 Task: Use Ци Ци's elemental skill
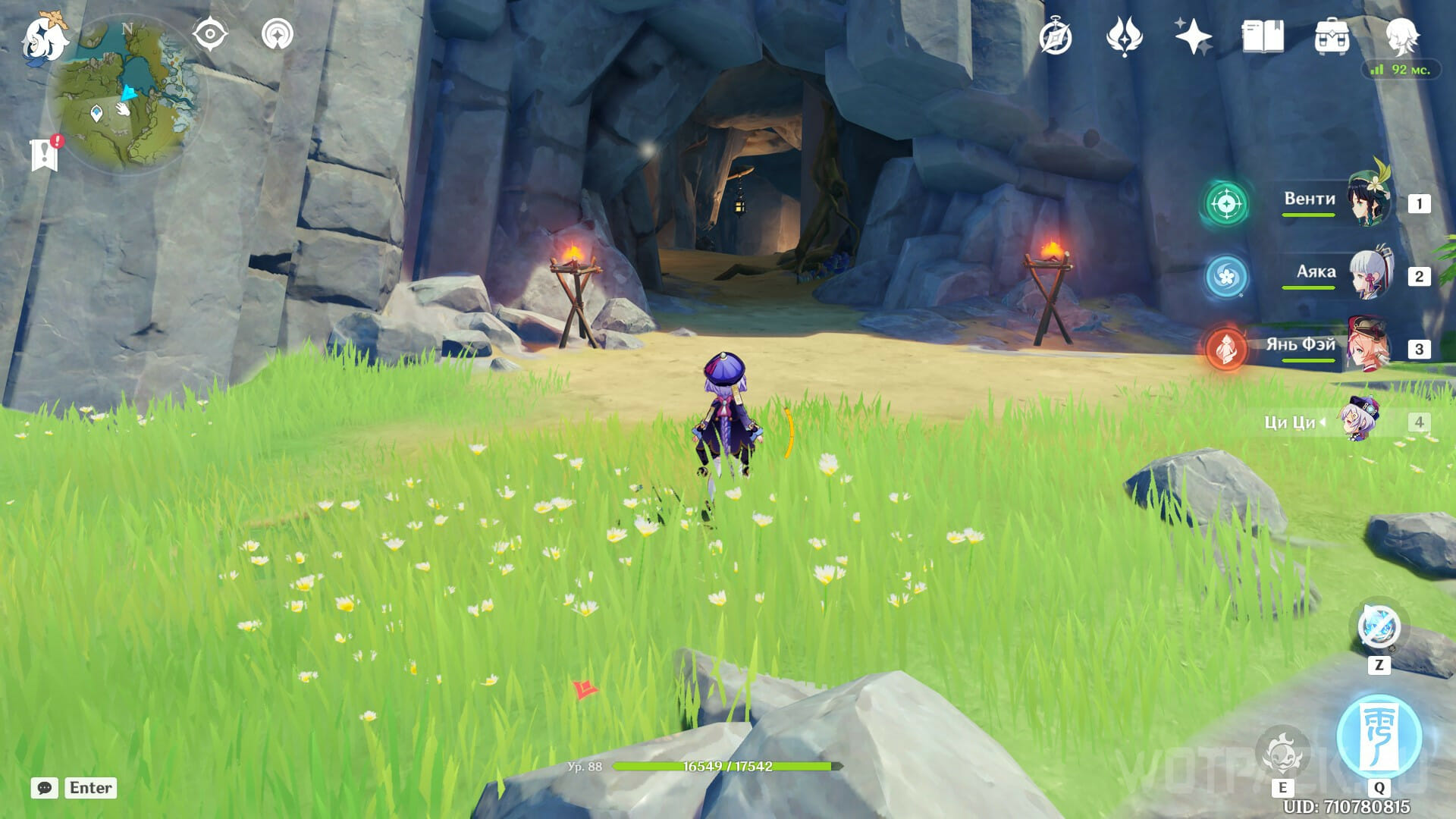(x=1282, y=752)
